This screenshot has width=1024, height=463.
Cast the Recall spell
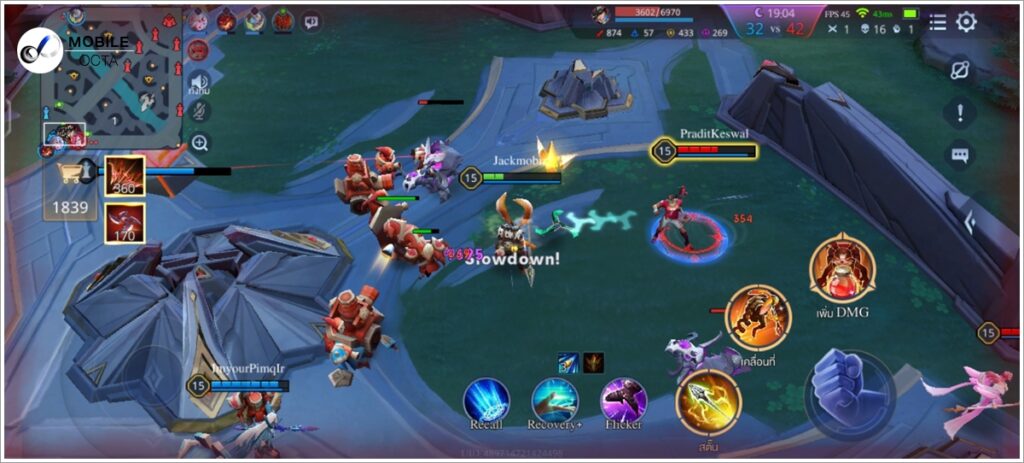tap(486, 400)
